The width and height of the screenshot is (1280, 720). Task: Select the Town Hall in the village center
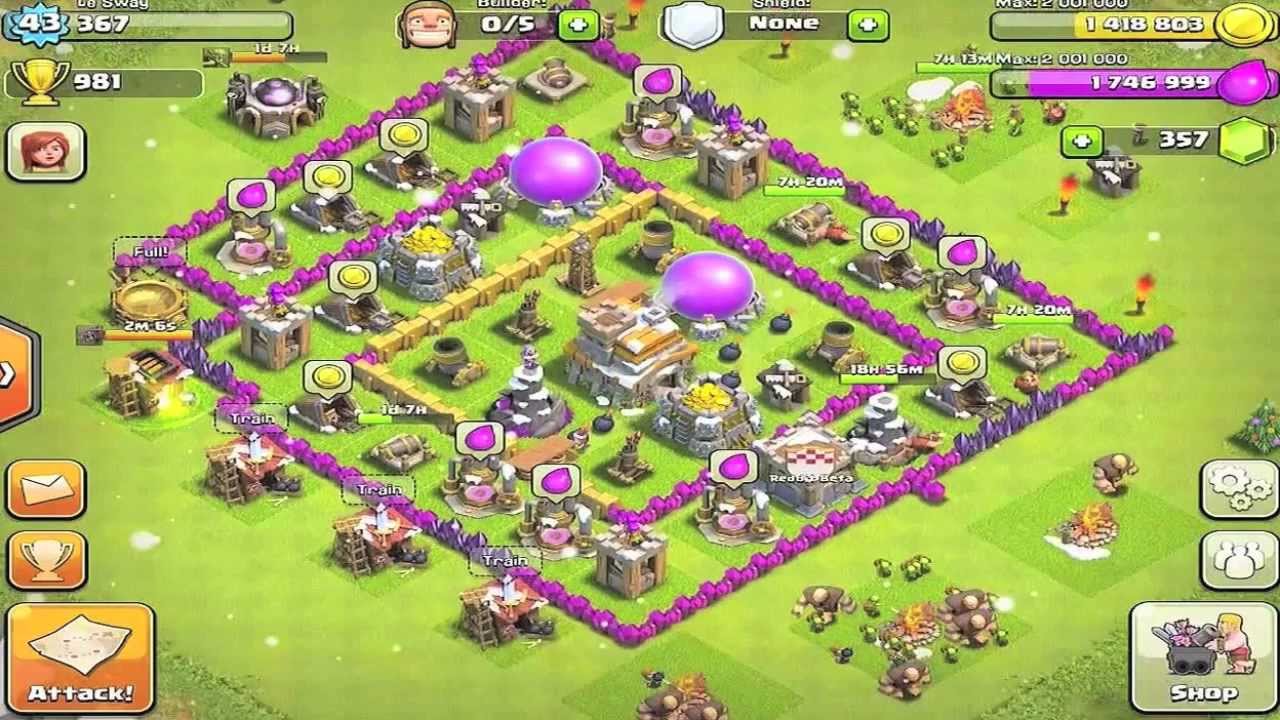point(628,340)
